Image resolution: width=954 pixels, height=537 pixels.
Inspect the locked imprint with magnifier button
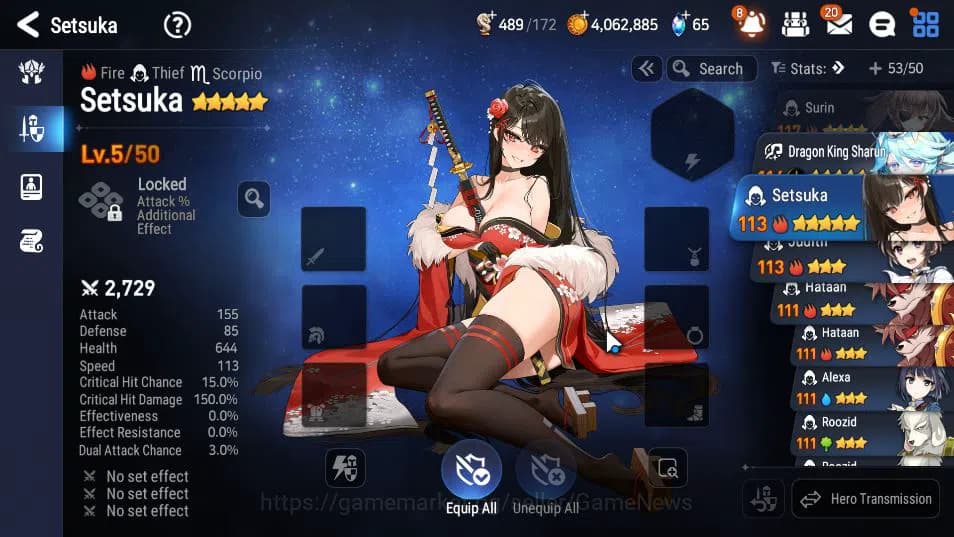[x=254, y=199]
